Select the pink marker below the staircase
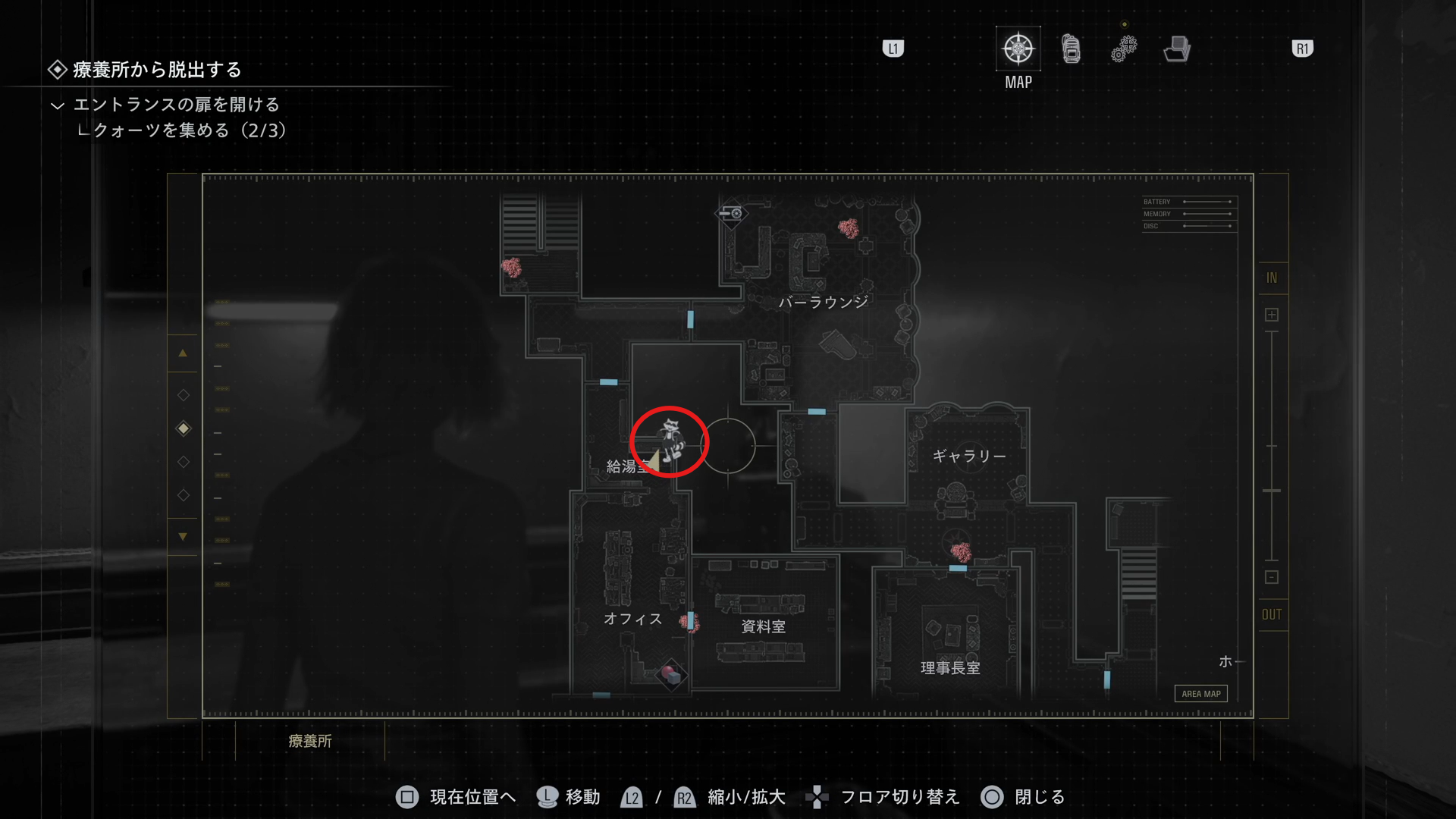 tap(512, 267)
